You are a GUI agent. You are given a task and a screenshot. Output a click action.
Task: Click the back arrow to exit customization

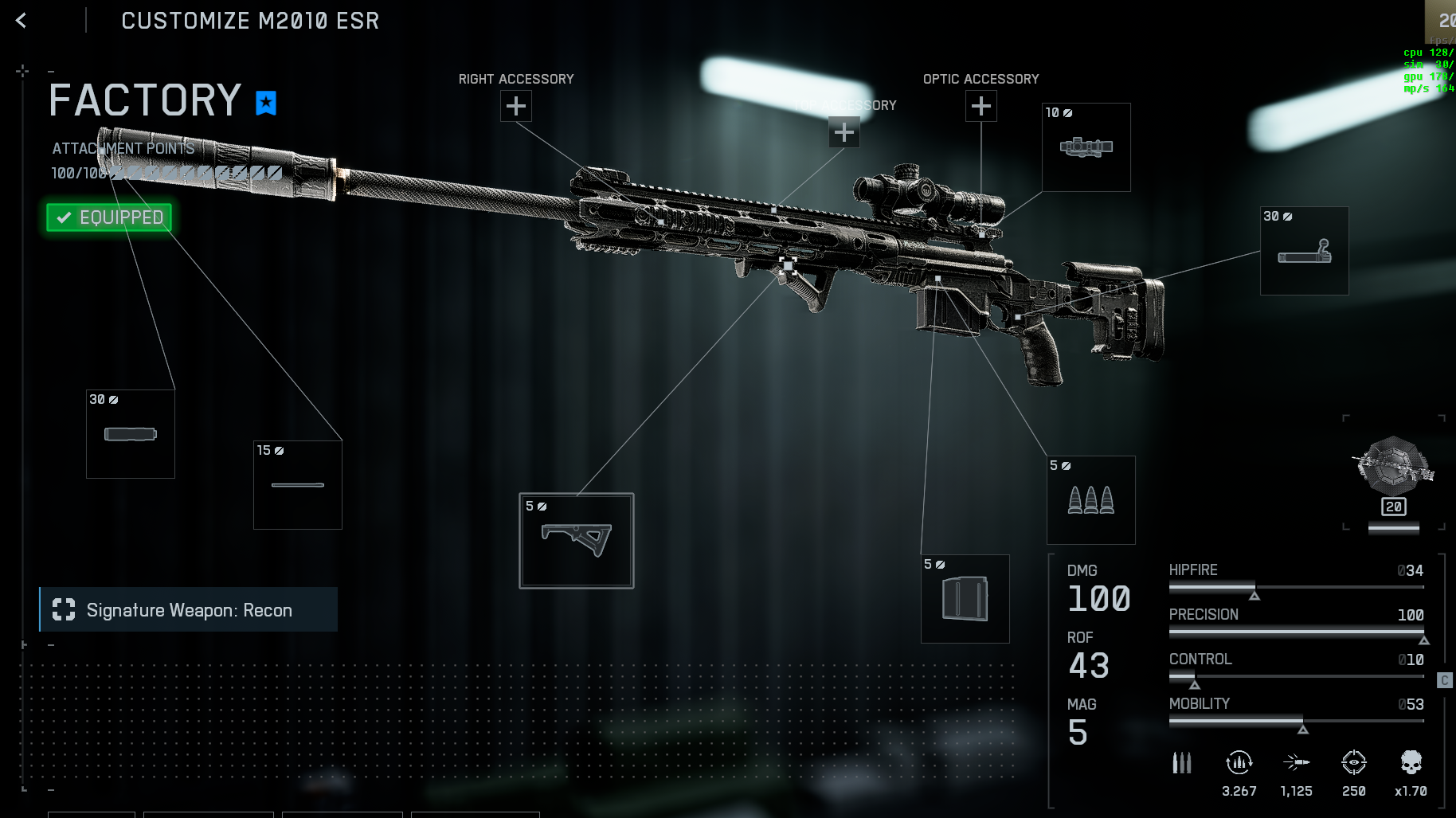pos(20,20)
